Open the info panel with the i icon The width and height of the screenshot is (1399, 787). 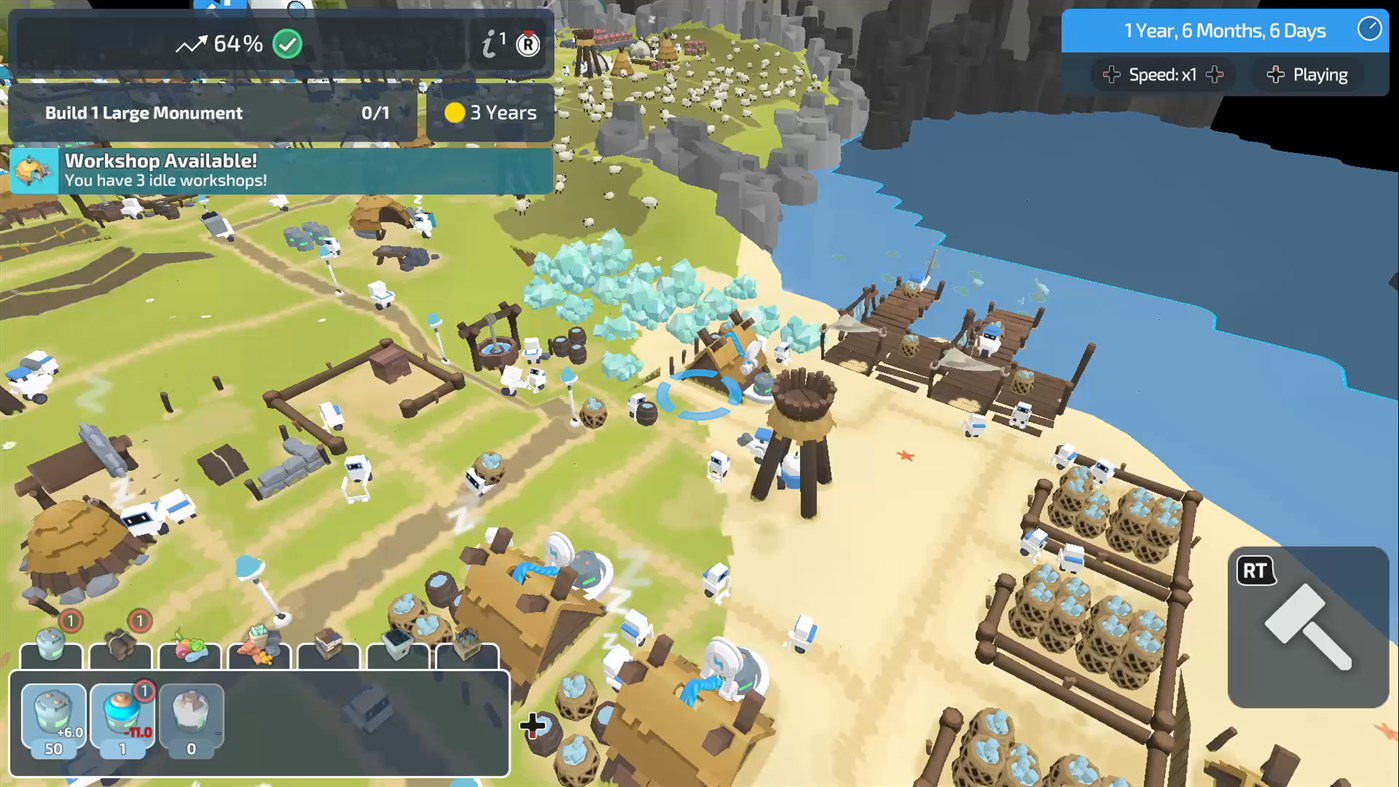click(x=490, y=44)
